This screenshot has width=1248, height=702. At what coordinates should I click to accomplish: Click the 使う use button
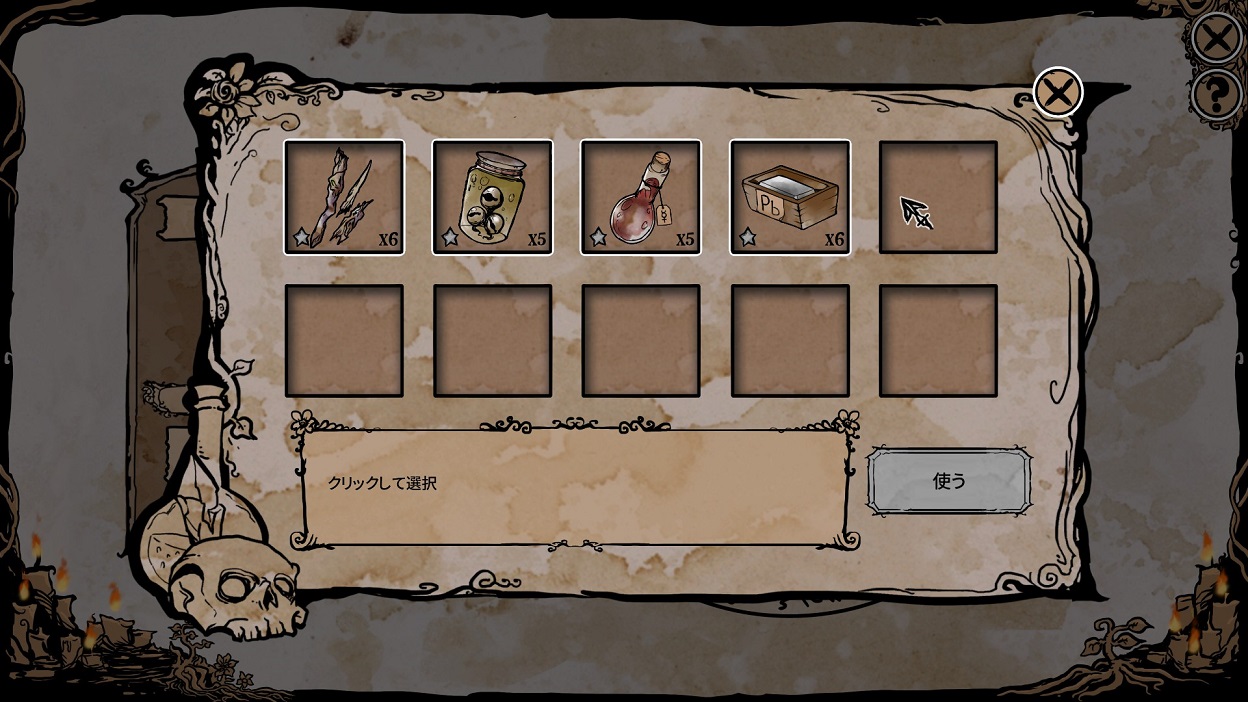(x=948, y=481)
